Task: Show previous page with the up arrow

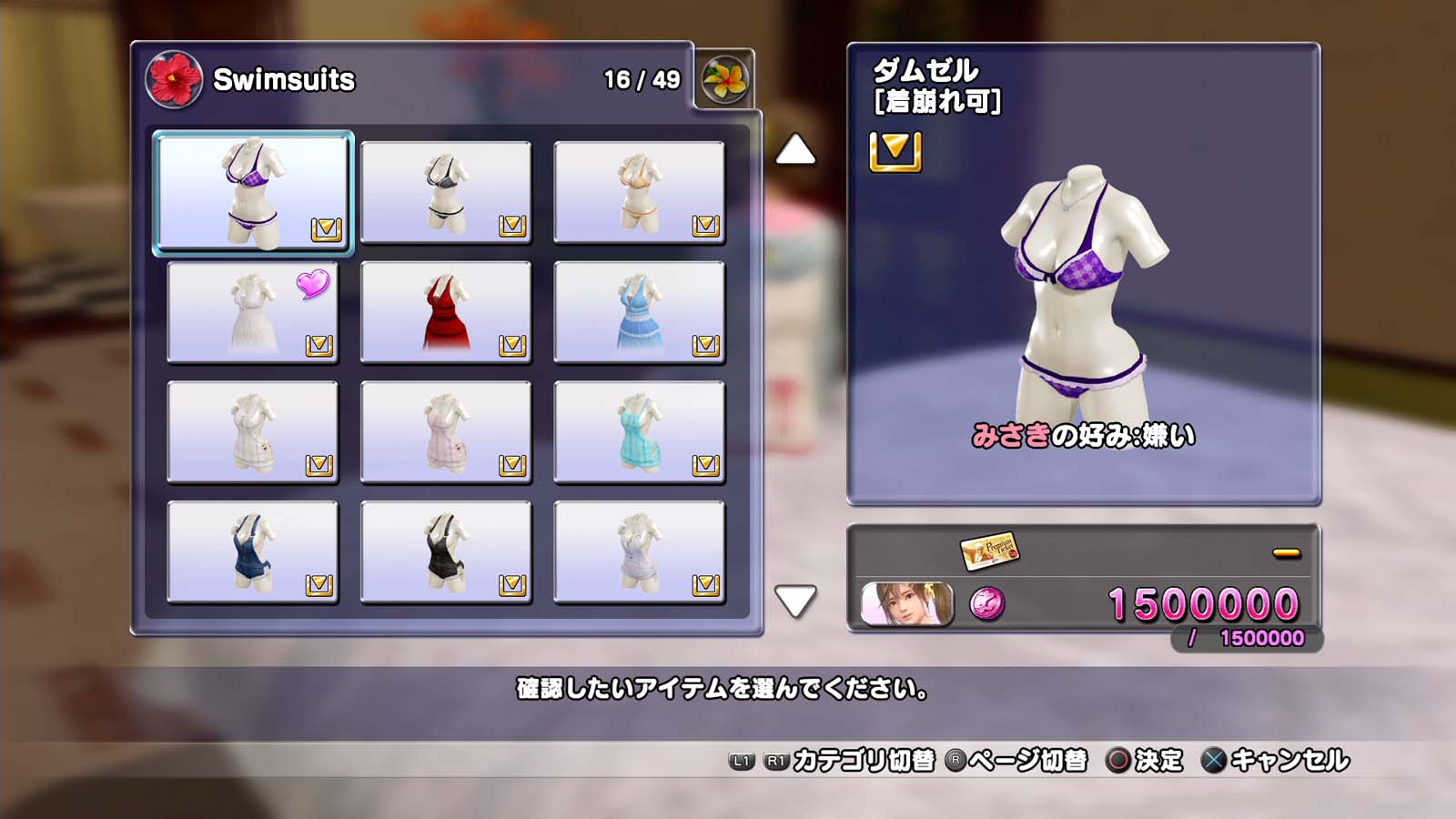Action: 795,150
